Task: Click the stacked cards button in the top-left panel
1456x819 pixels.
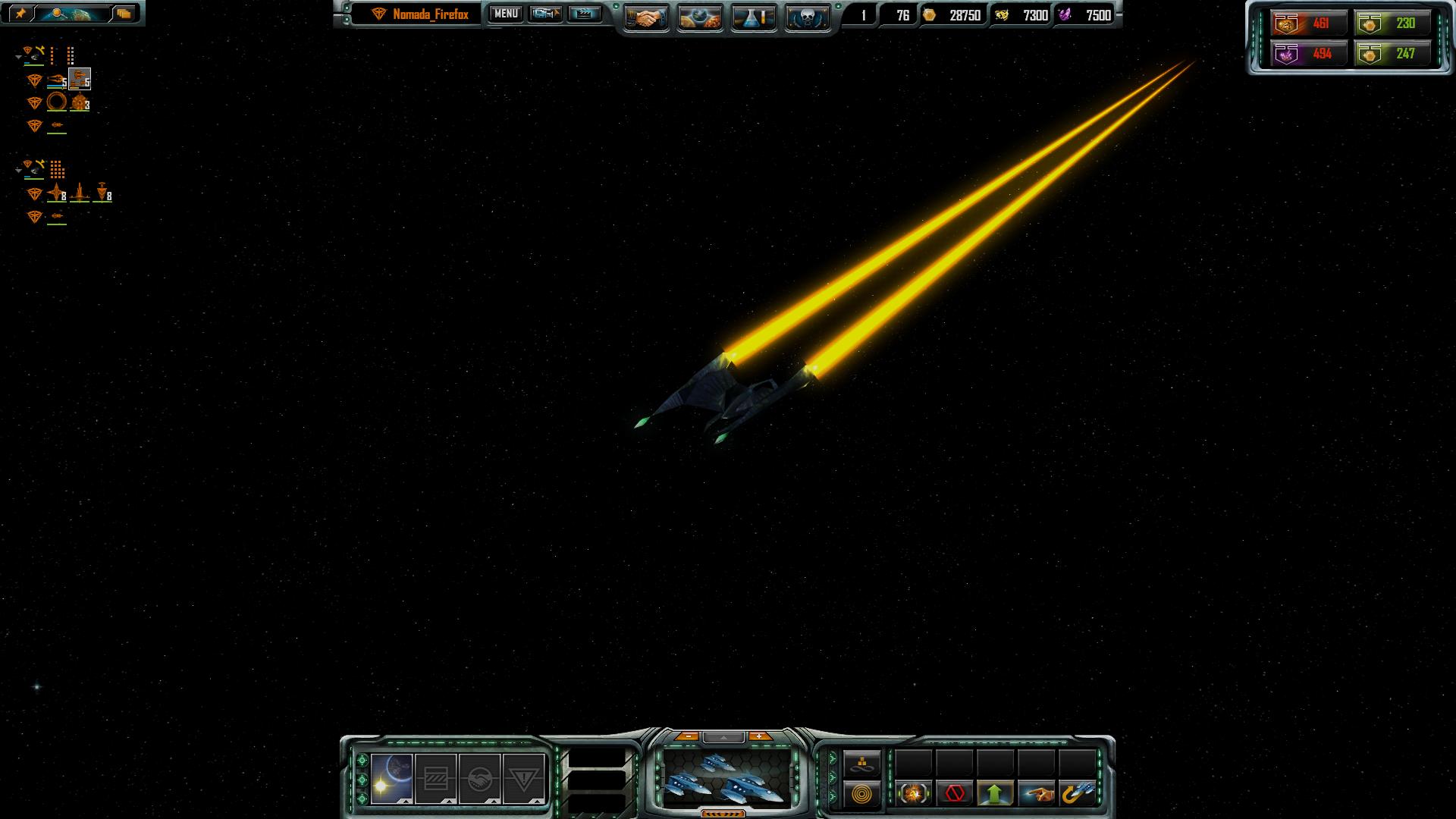Action: (x=124, y=14)
